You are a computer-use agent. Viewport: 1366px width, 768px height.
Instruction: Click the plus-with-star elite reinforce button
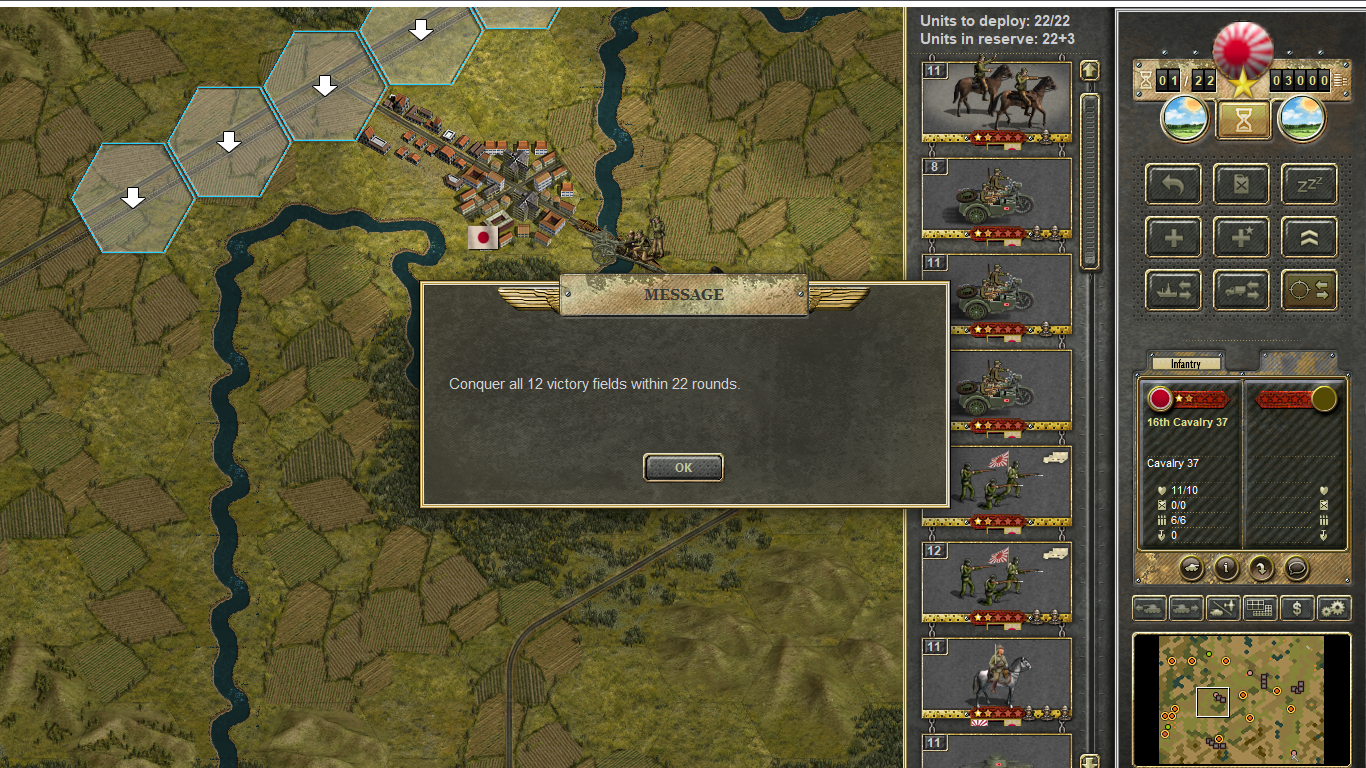click(1241, 237)
